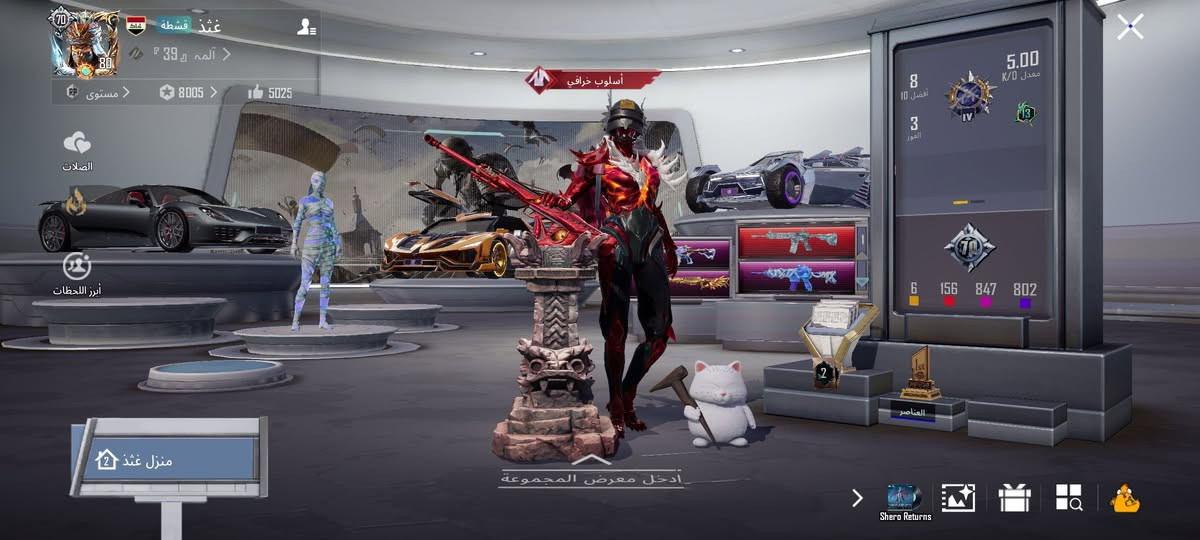Open the RP level entry

(x=93, y=93)
